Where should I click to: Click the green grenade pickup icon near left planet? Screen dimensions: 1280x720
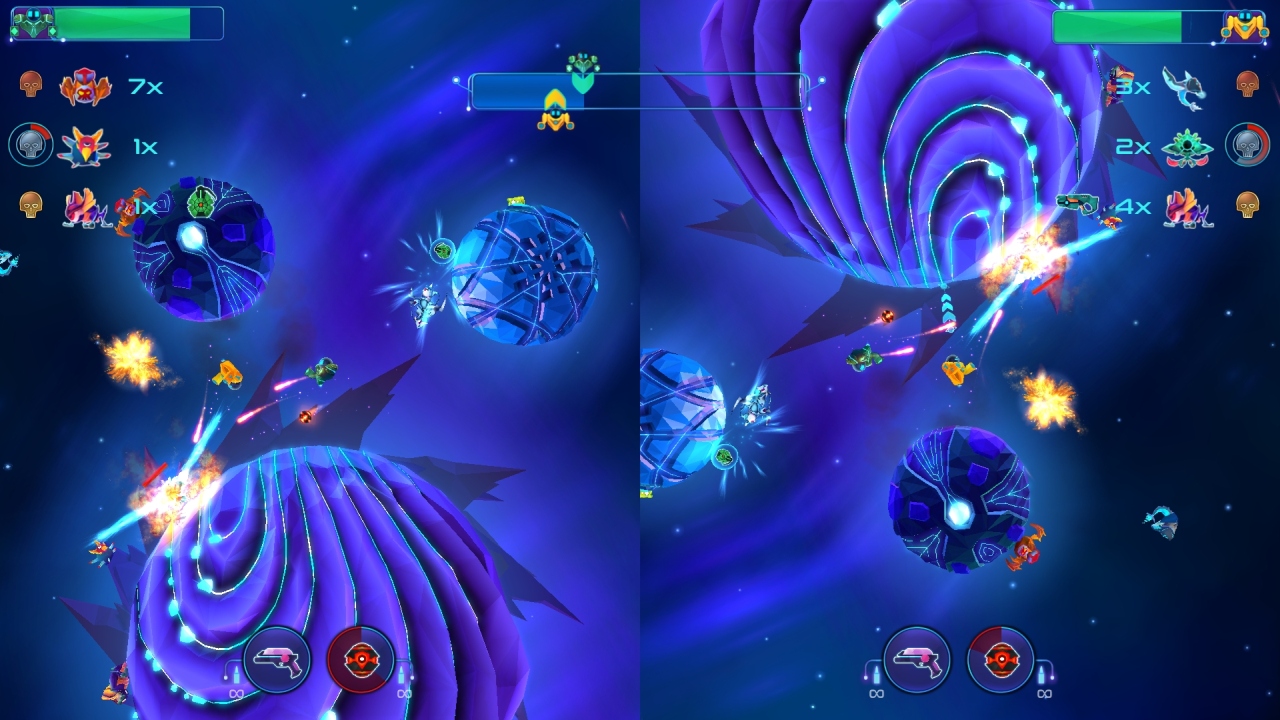click(200, 203)
